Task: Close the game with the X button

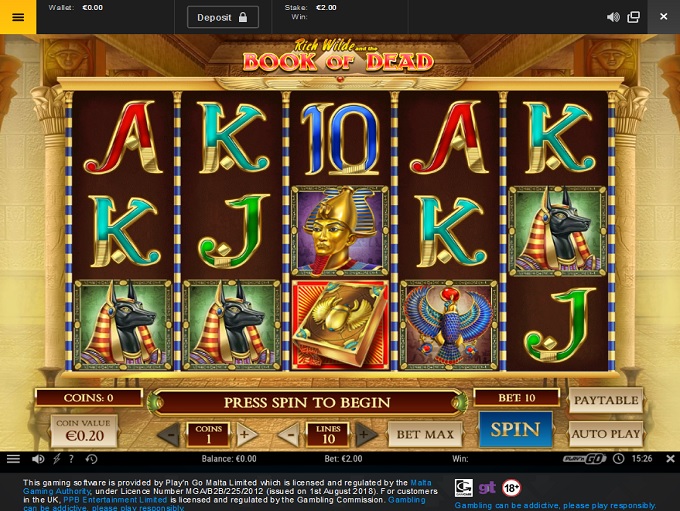Action: click(x=663, y=17)
